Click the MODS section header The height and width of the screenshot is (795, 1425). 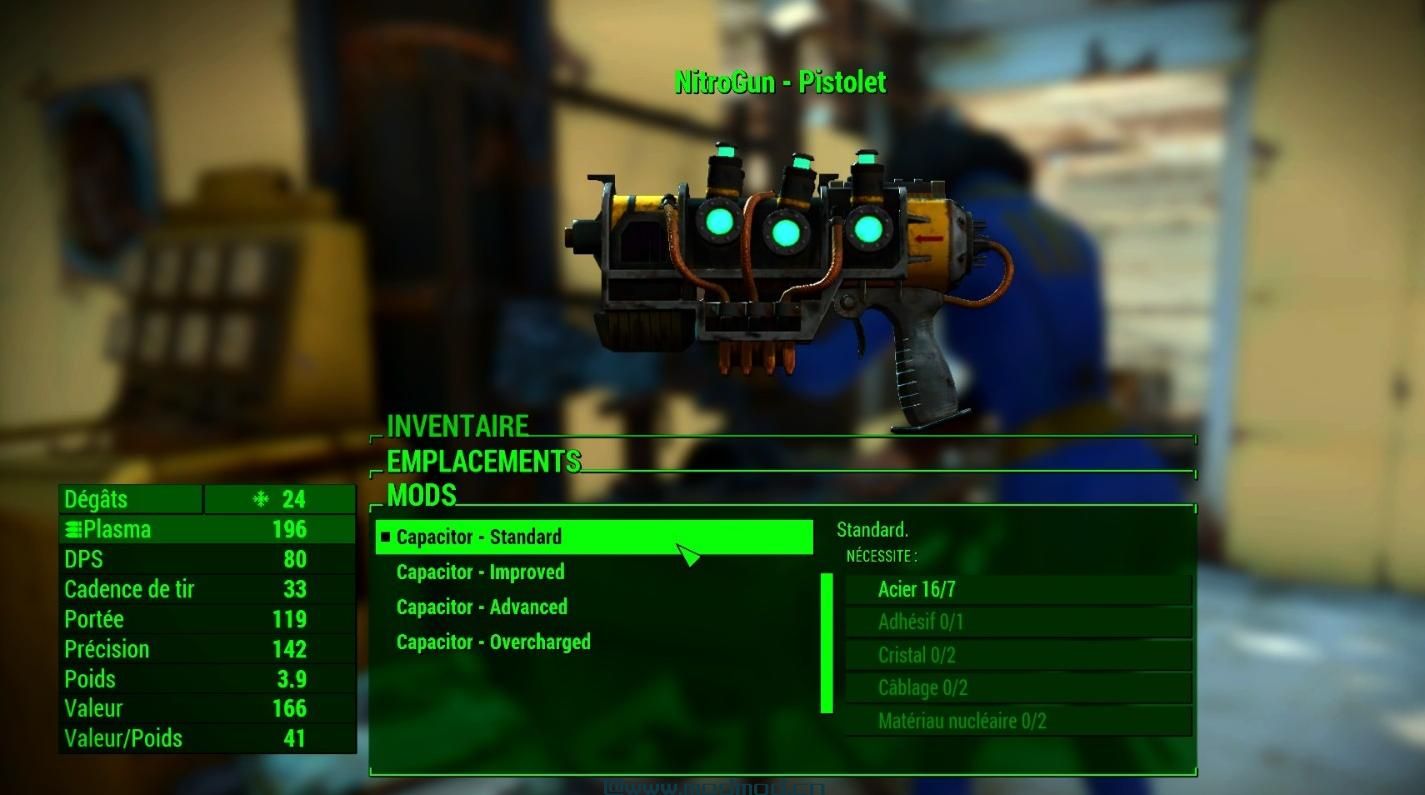(x=421, y=495)
